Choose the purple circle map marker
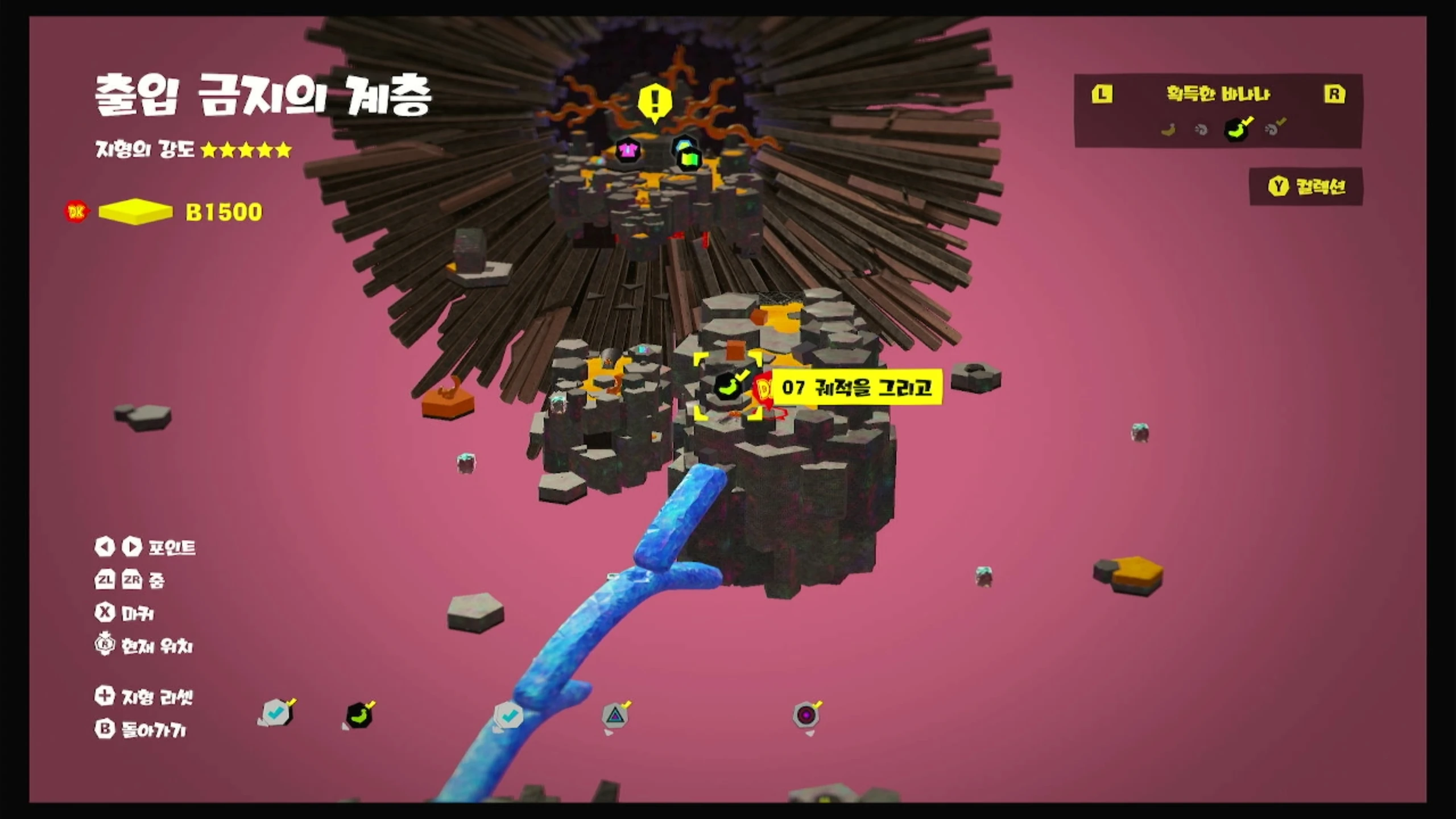 coord(806,715)
